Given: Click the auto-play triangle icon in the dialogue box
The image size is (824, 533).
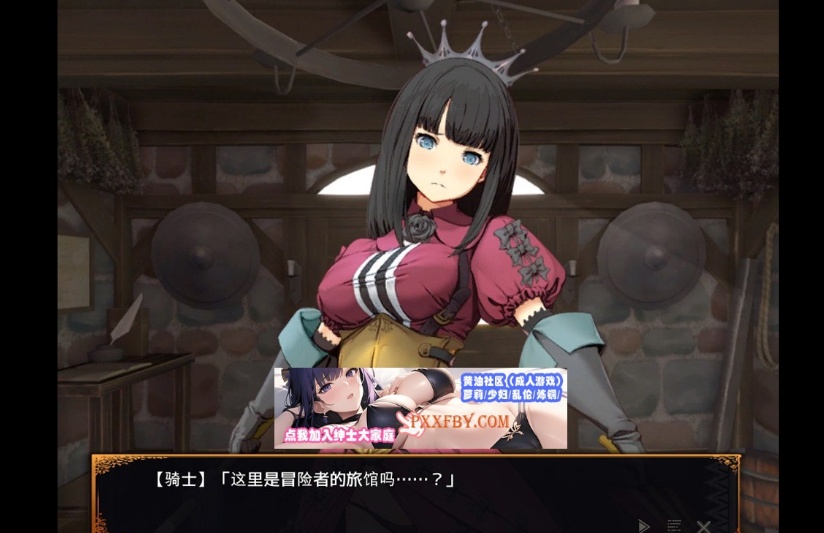Looking at the screenshot, I should pos(644,525).
